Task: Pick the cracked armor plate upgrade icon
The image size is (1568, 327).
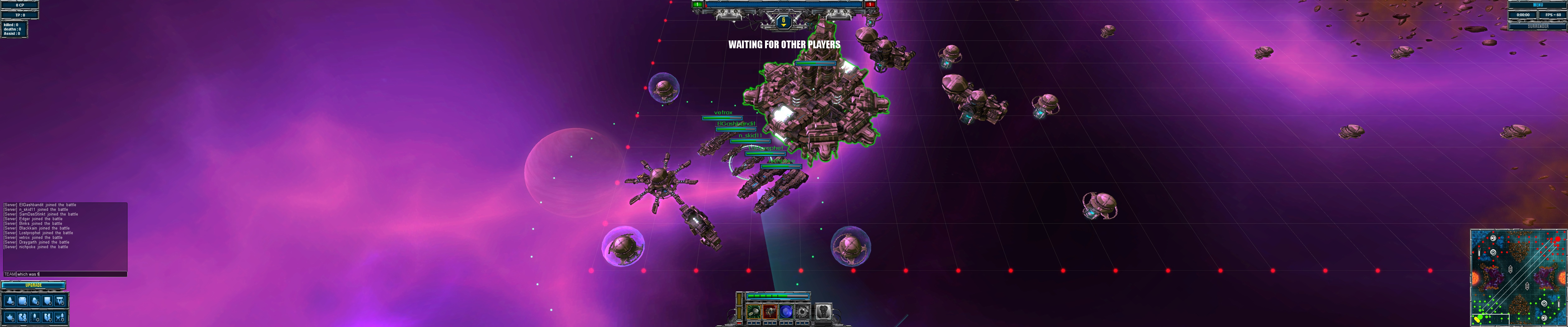Action: pos(22,317)
